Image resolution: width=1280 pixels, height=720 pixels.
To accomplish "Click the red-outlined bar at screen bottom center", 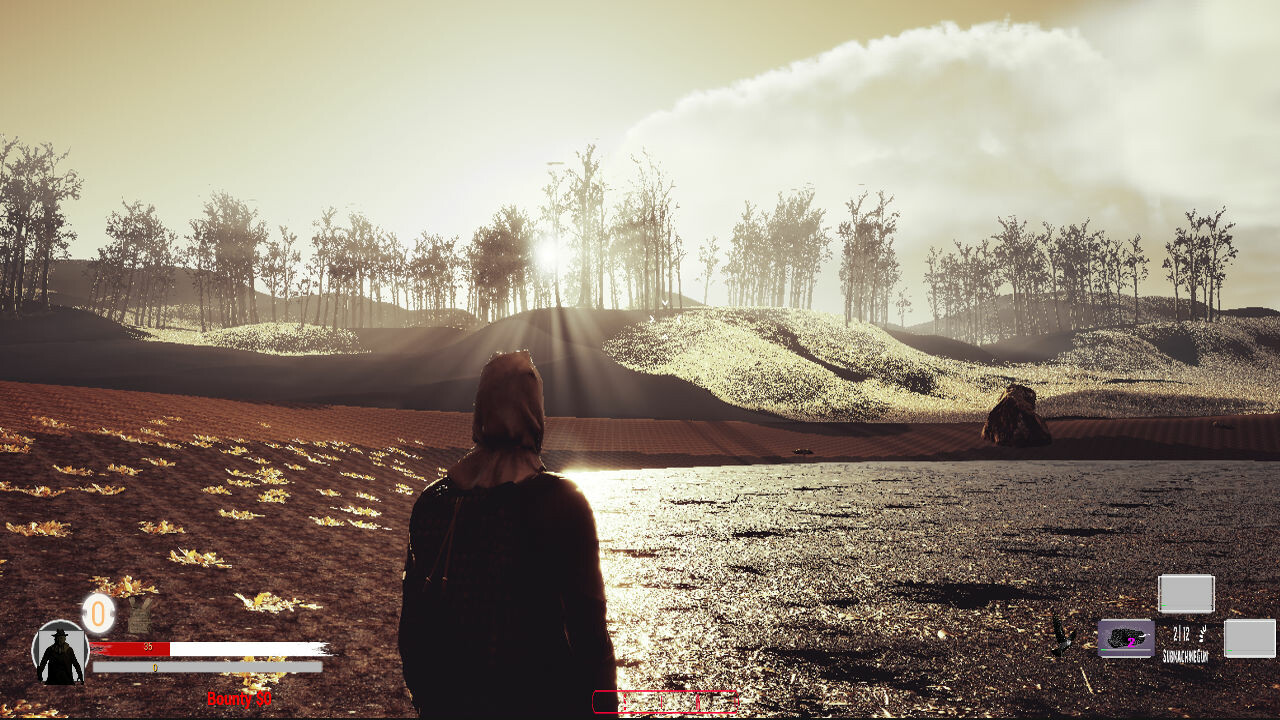I will click(x=665, y=700).
